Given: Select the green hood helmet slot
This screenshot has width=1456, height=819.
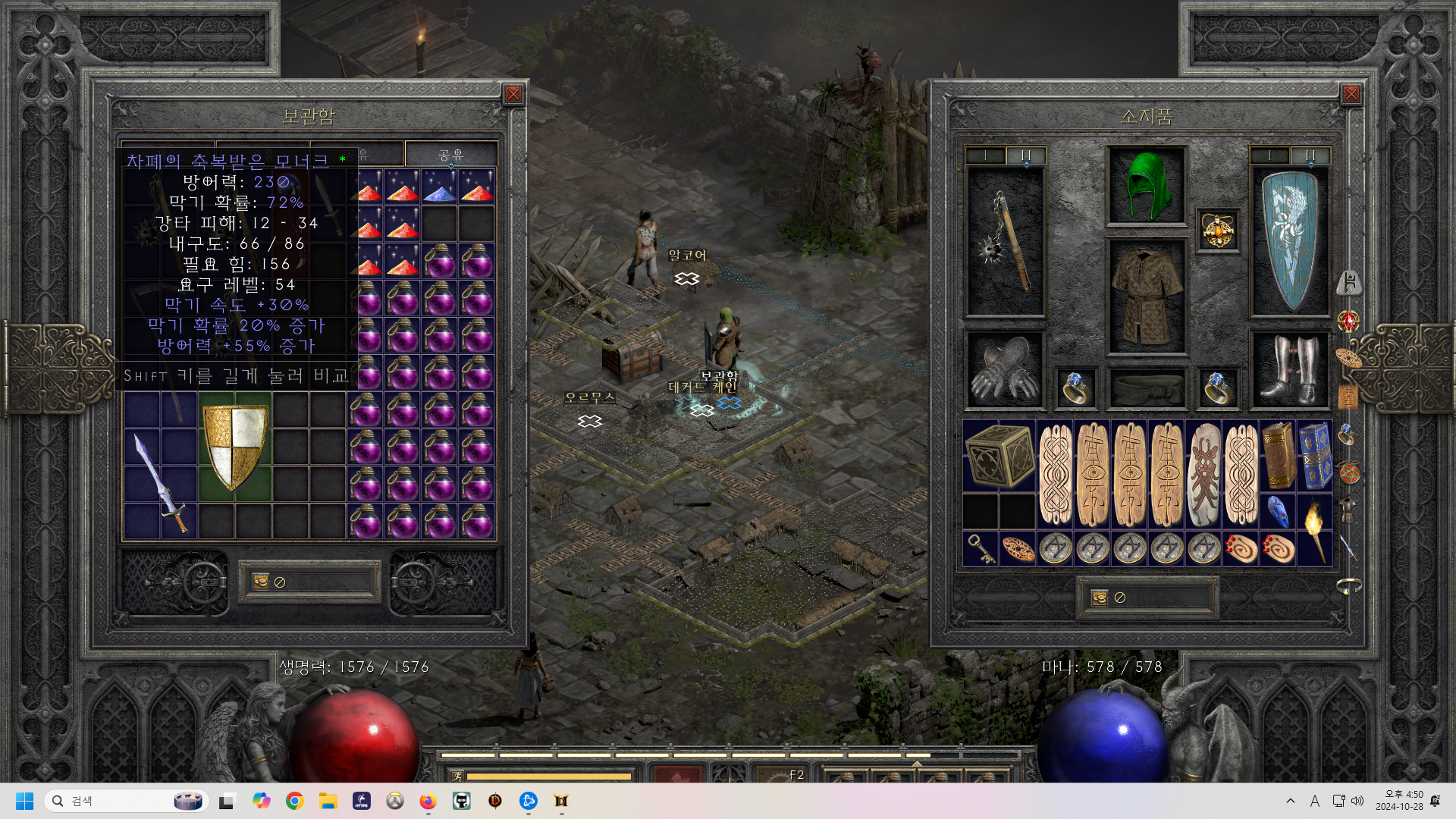Looking at the screenshot, I should tap(1146, 186).
